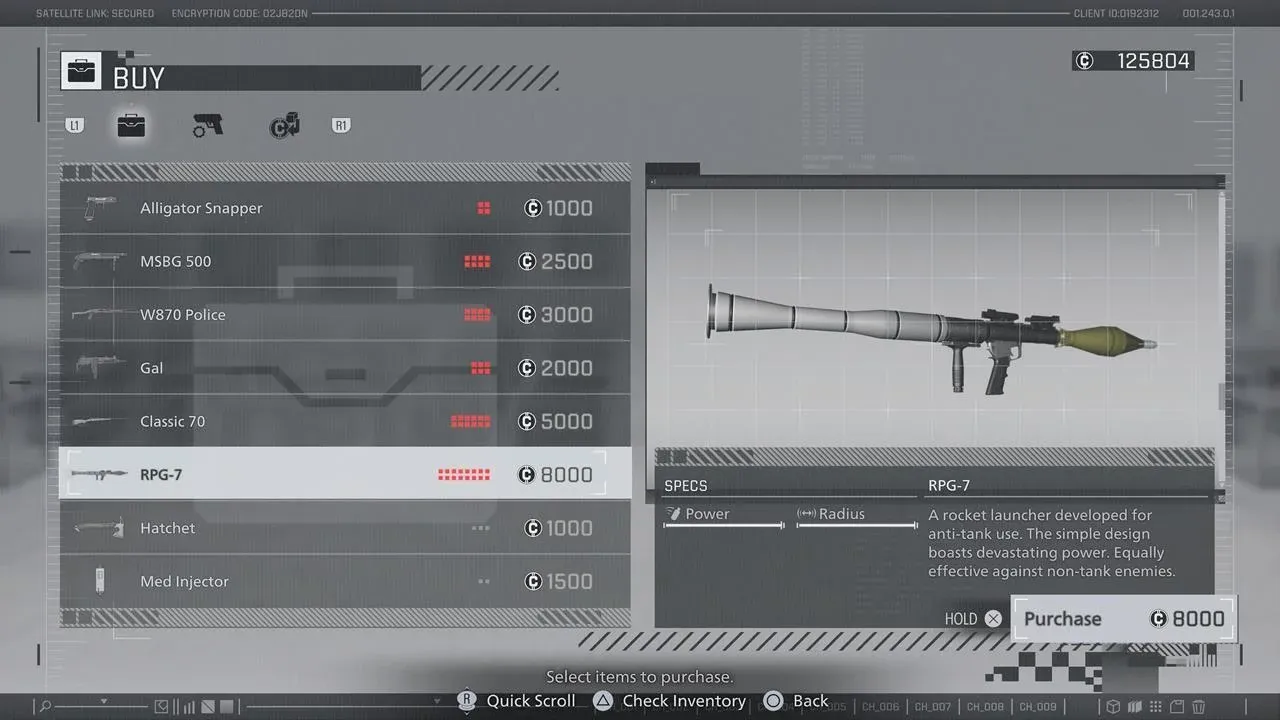Viewport: 1280px width, 720px height.
Task: Select the Alligator Snapper listing
Action: coord(345,208)
